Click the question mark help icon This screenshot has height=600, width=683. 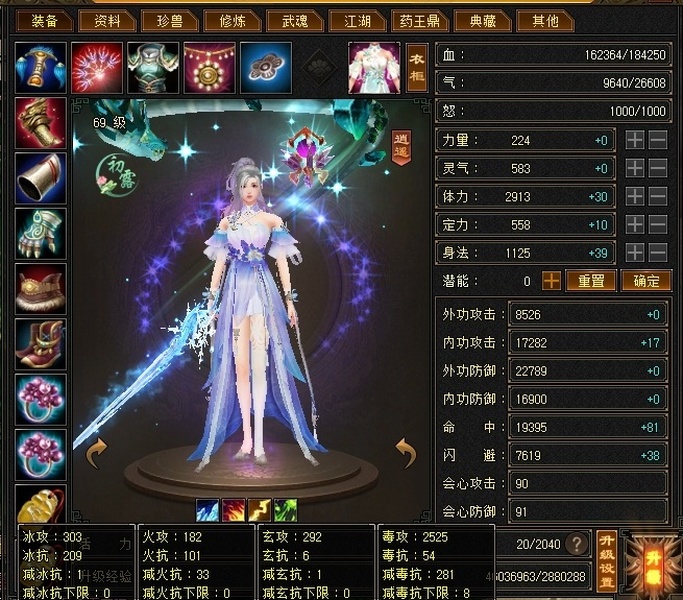[x=576, y=545]
